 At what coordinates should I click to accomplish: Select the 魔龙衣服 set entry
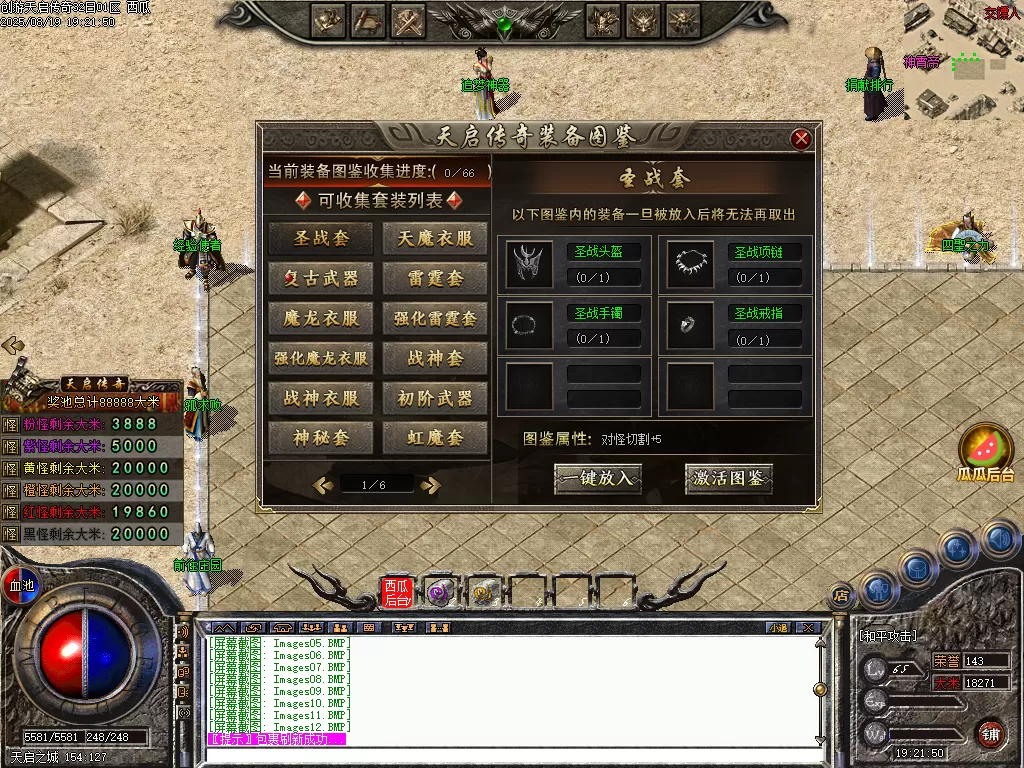click(x=321, y=318)
